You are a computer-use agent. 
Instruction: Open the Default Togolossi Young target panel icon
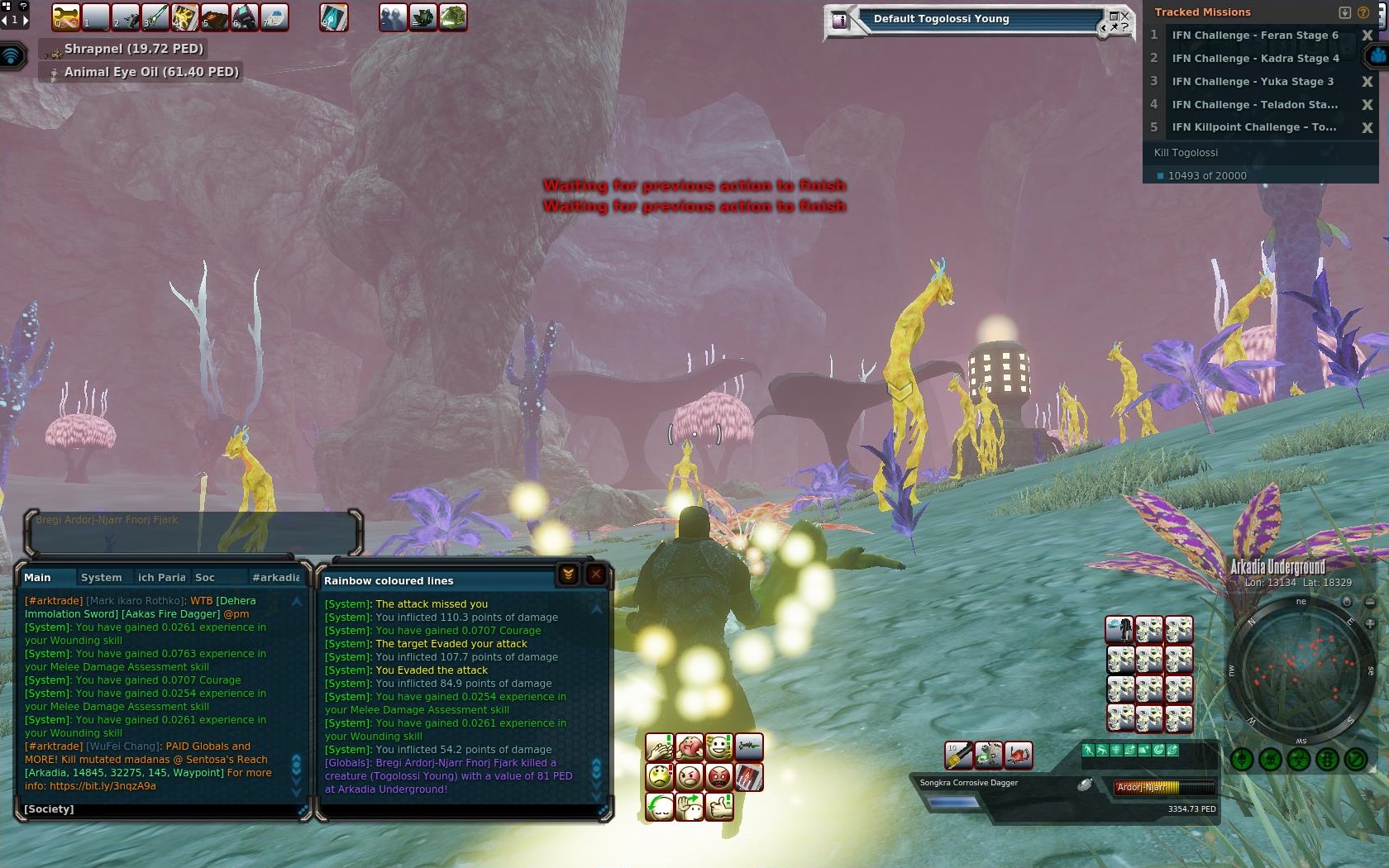840,21
